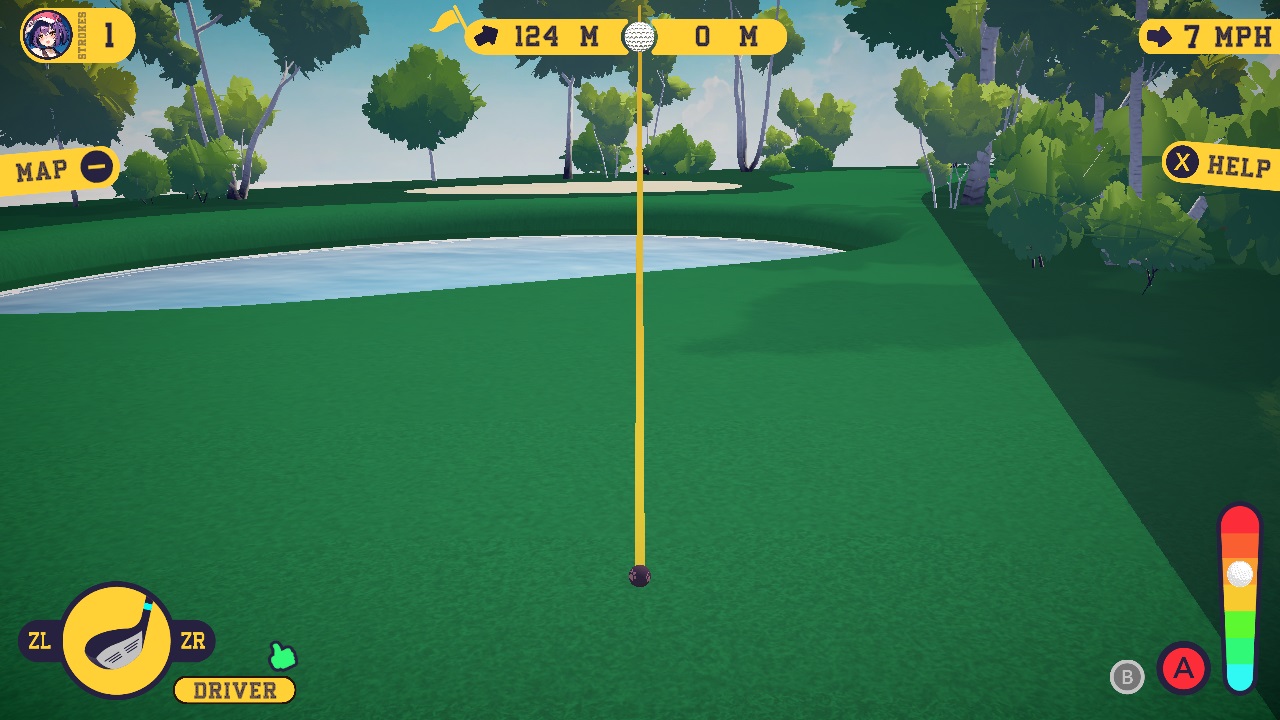Expand the DRIVER club selection label
The image size is (1280, 720).
point(234,690)
